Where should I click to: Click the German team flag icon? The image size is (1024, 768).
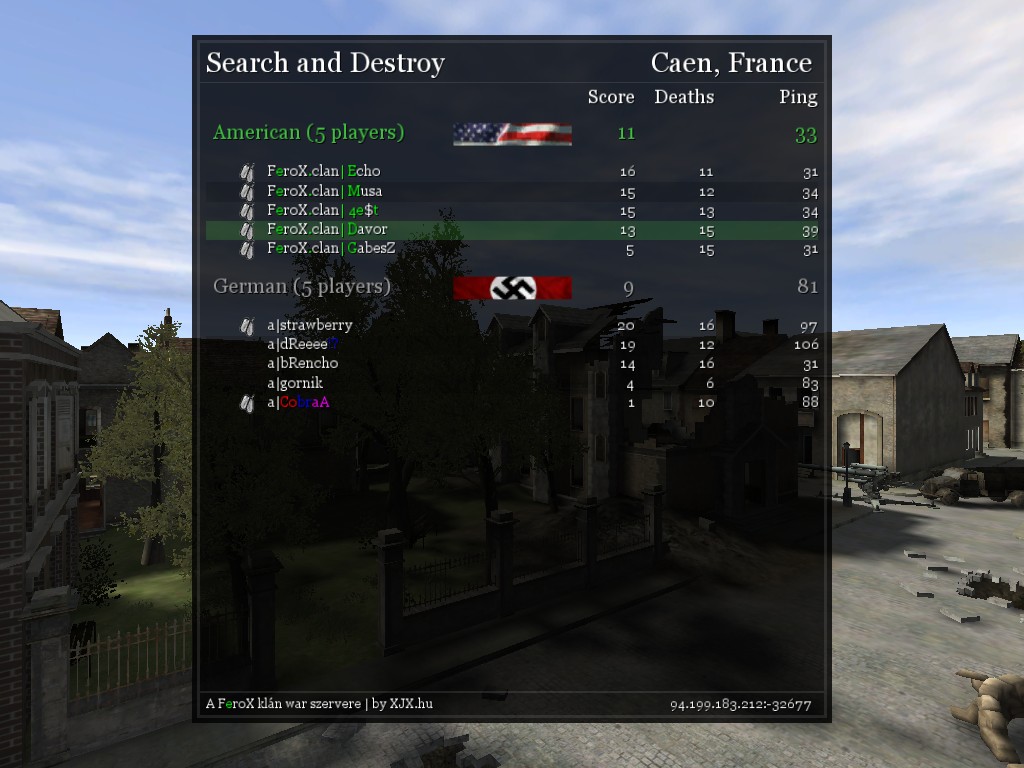tap(512, 288)
